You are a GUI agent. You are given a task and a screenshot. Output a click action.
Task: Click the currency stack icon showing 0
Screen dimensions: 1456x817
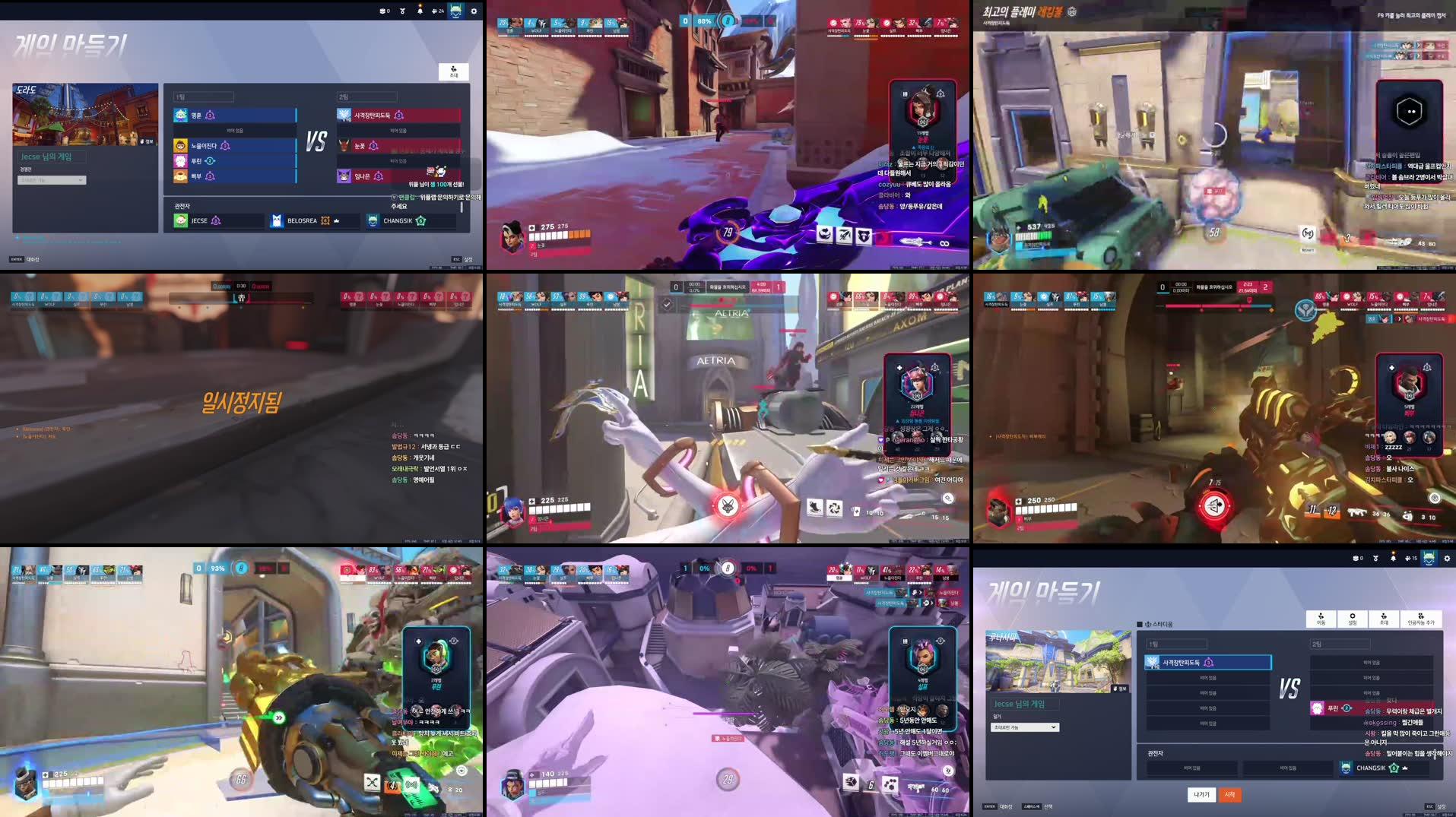[1357, 559]
